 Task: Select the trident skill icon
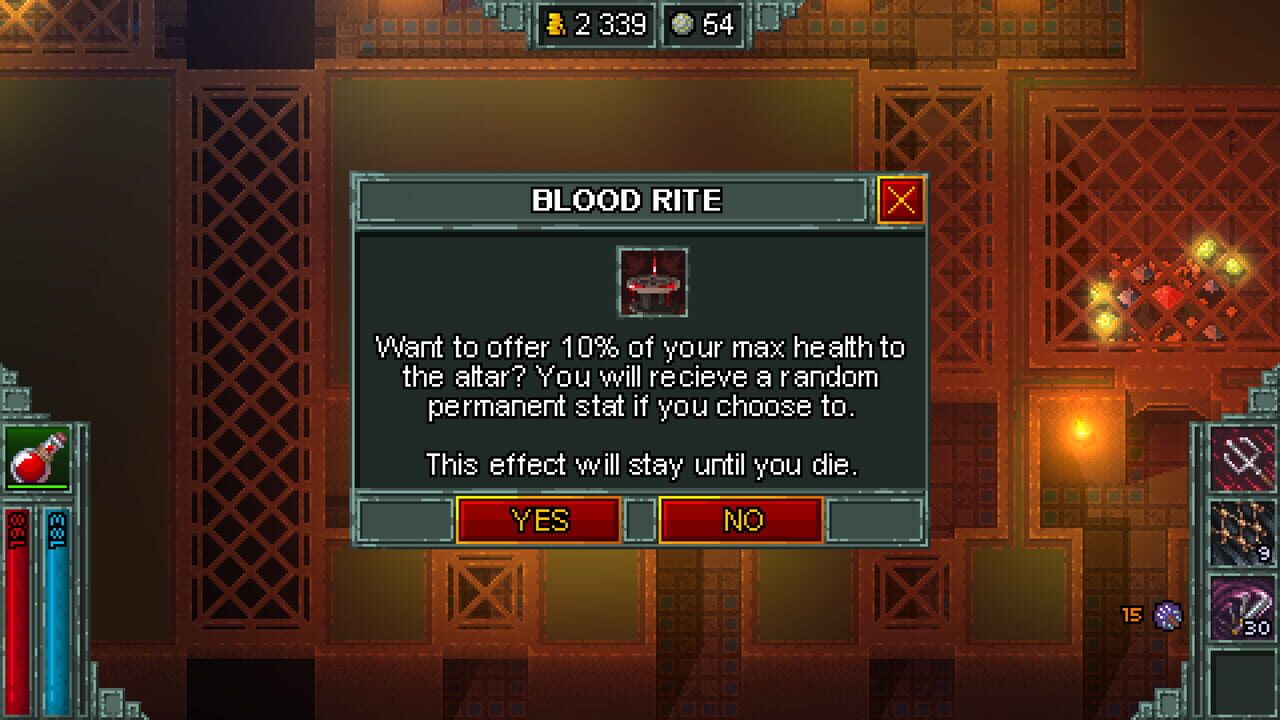[x=1240, y=460]
